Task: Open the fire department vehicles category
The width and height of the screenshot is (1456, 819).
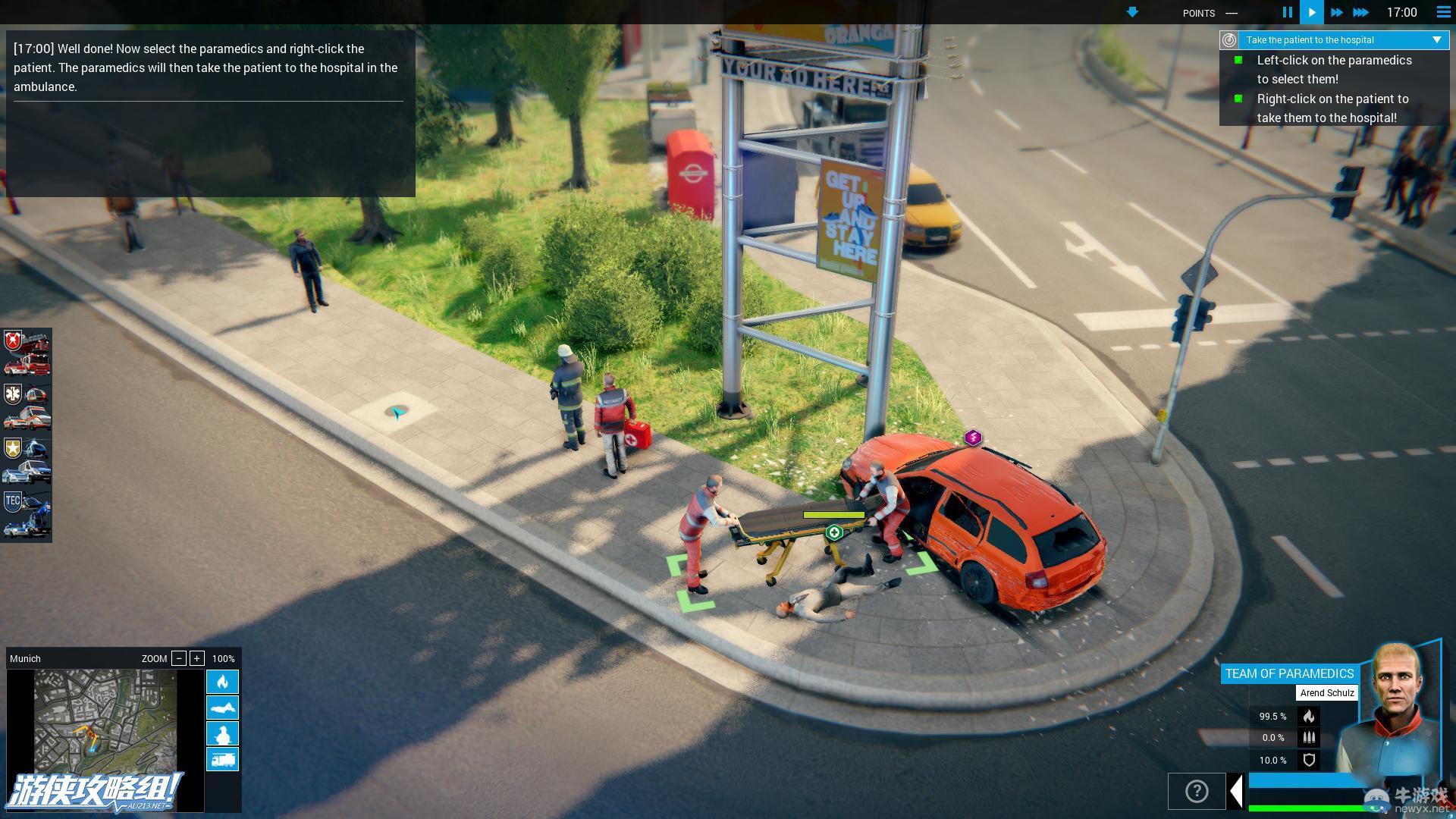Action: [27, 353]
